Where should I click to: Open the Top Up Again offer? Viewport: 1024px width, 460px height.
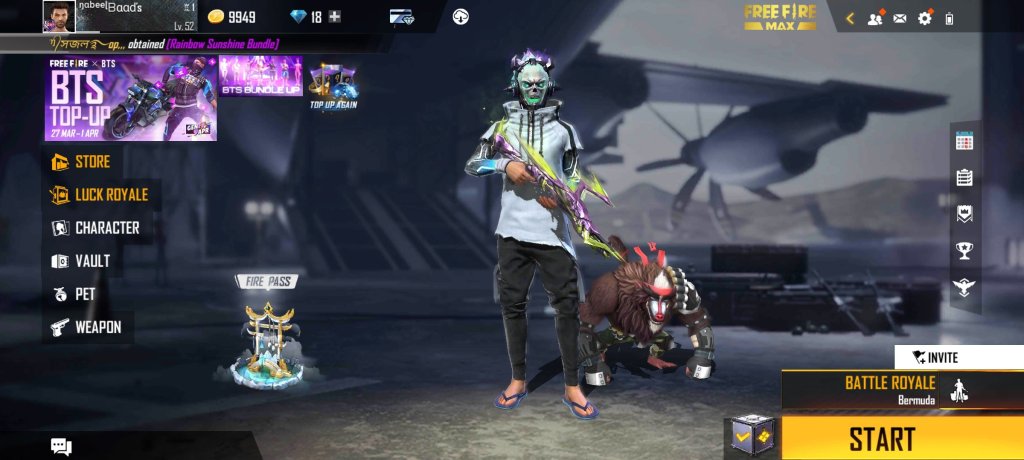[x=333, y=84]
